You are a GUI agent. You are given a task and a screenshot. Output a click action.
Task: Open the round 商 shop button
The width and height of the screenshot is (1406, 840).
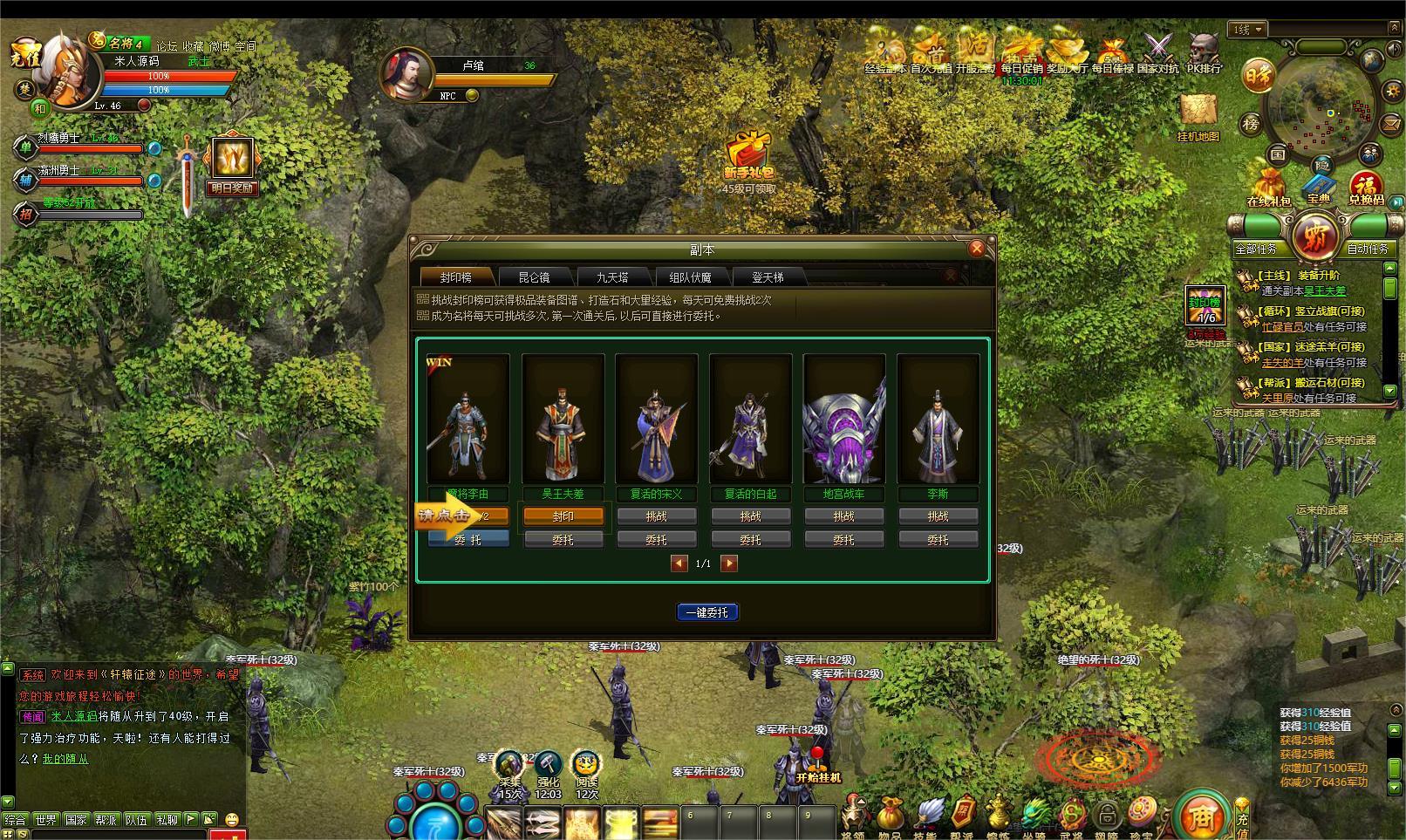pos(1203,816)
